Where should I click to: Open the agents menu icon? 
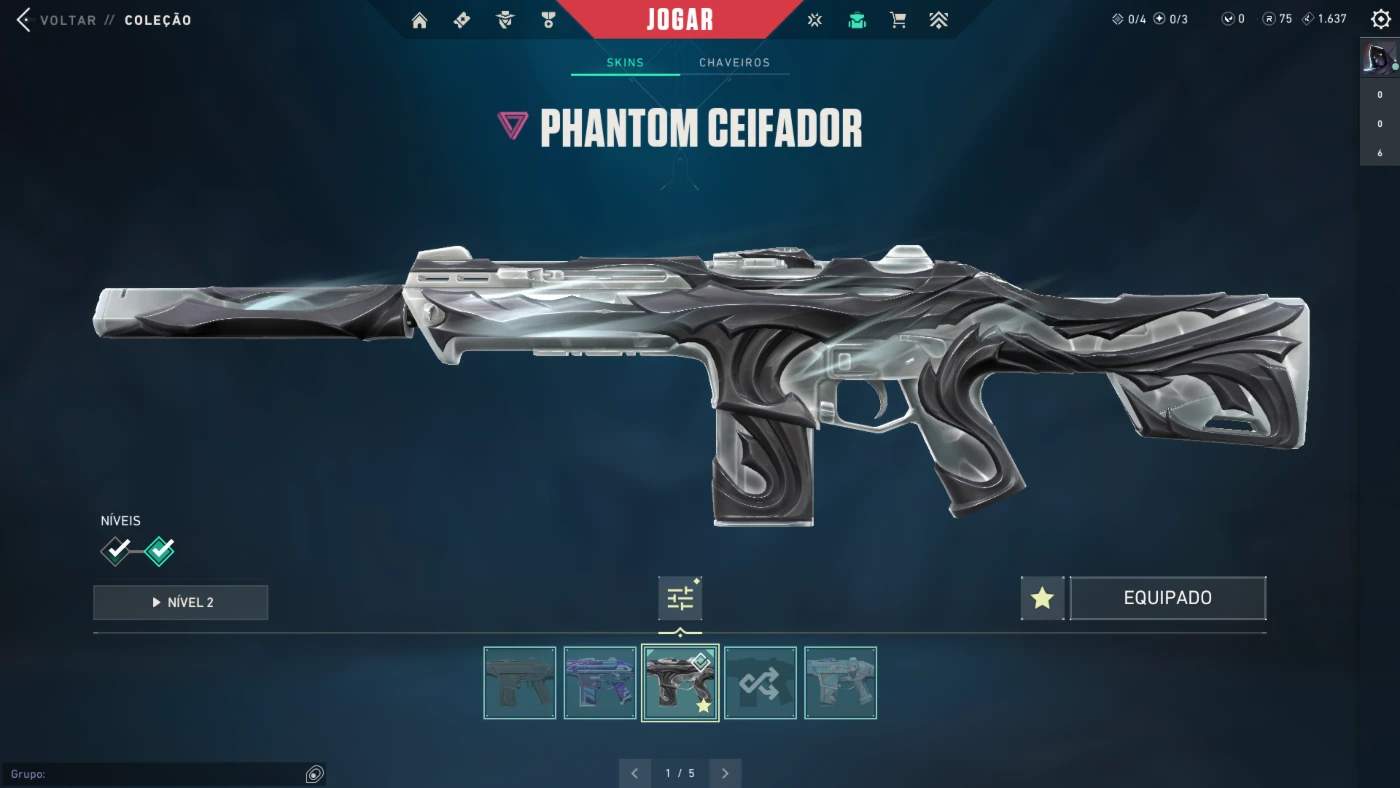tap(505, 20)
